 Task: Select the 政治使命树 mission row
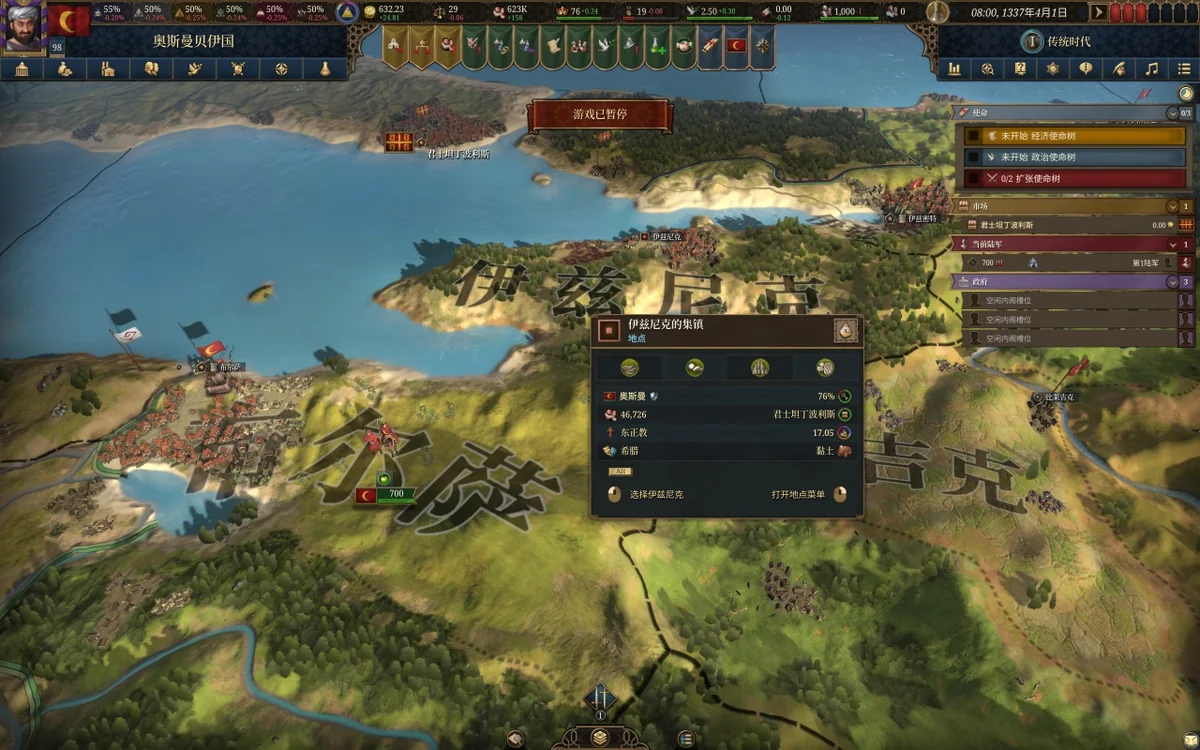click(x=1070, y=157)
